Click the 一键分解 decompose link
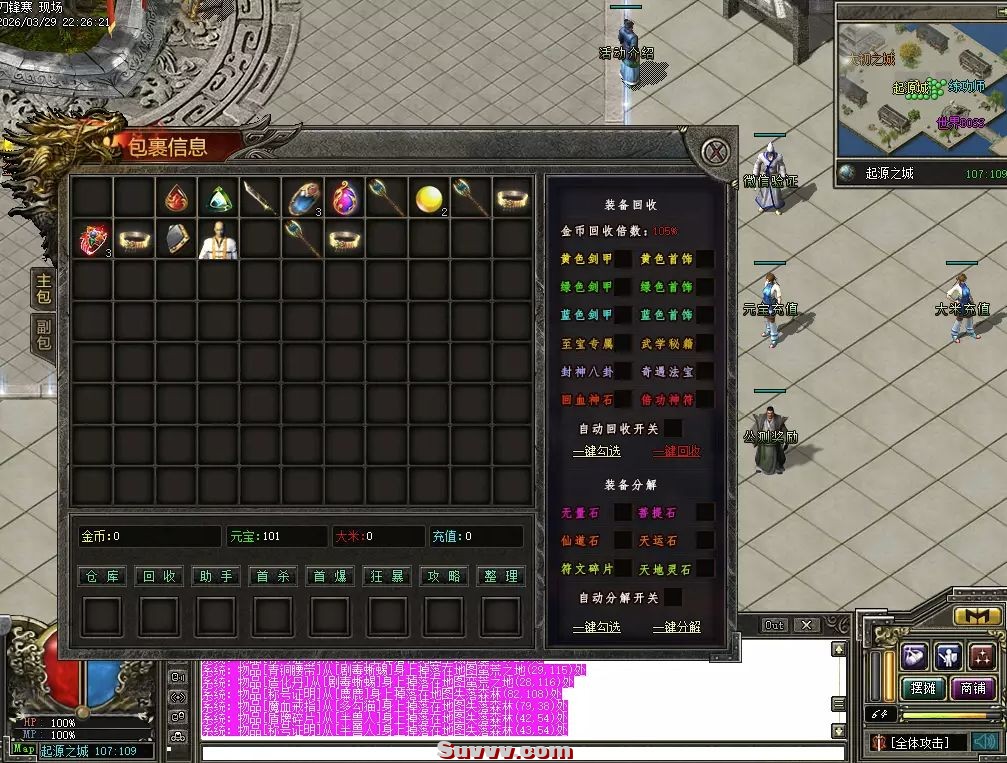Viewport: 1007px width, 763px height. click(677, 627)
